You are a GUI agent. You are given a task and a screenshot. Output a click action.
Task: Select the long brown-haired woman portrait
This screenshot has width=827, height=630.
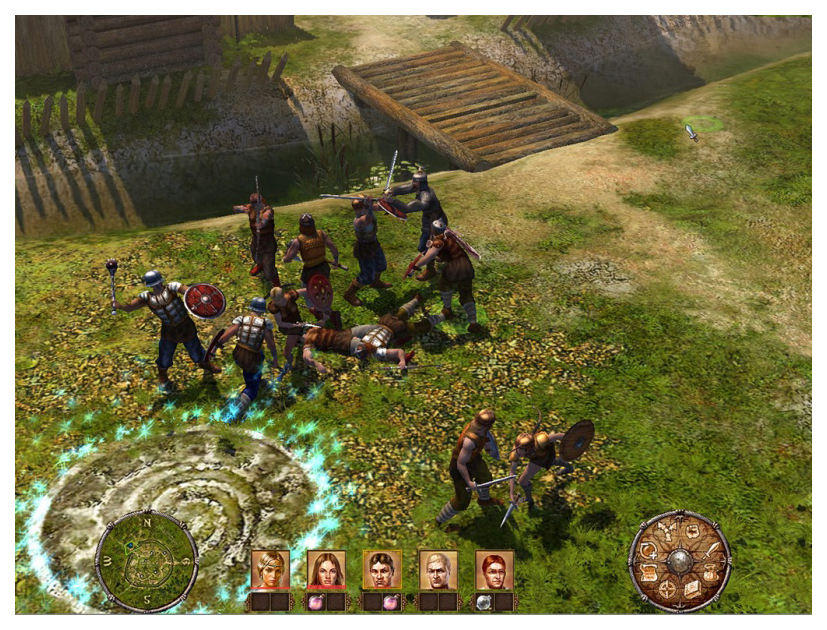pos(326,570)
